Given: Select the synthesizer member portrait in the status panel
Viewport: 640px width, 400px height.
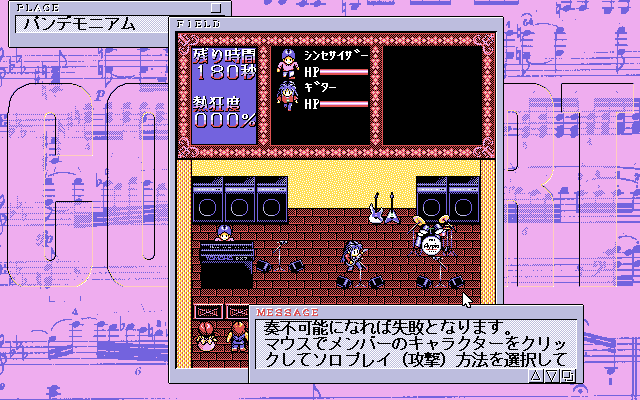Looking at the screenshot, I should [x=287, y=62].
